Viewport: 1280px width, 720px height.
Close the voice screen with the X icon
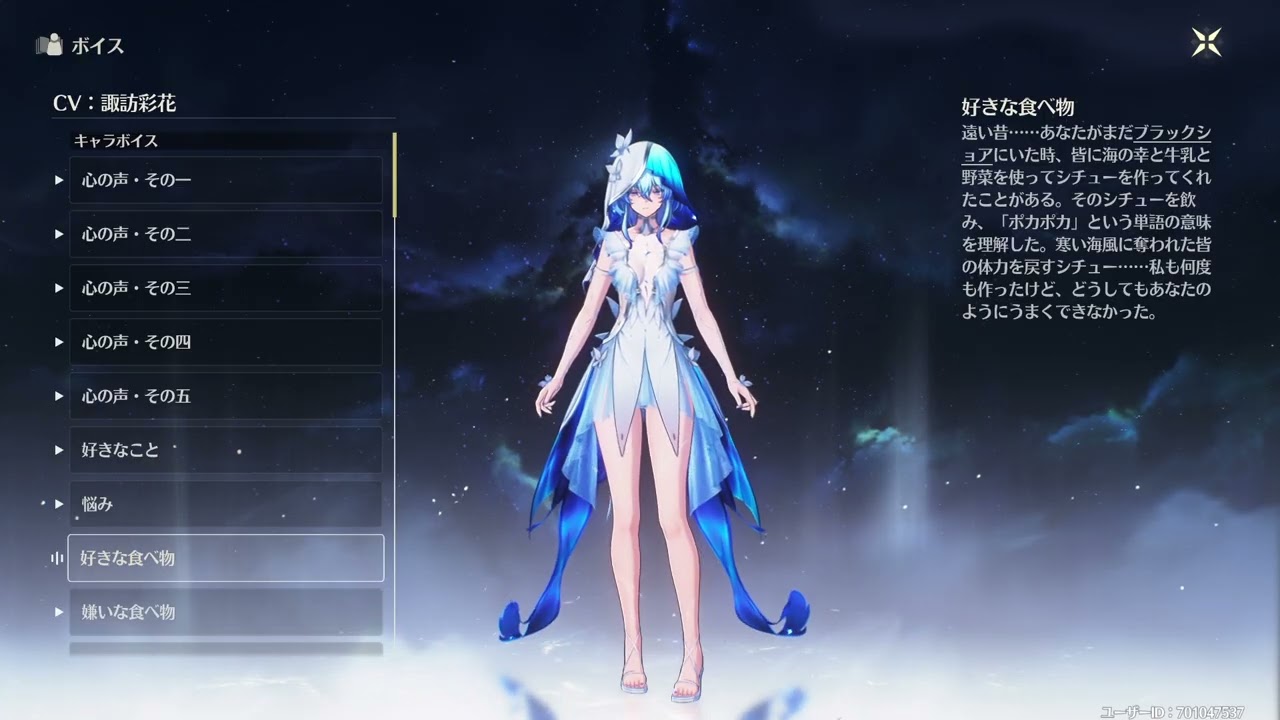1206,42
